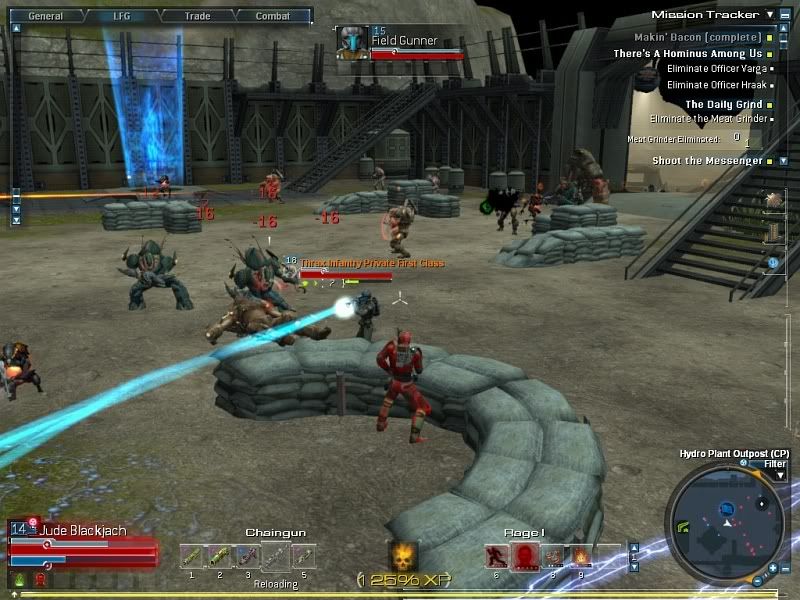Activate the Rage ability in slot 6
This screenshot has width=800, height=600.
coord(497,556)
